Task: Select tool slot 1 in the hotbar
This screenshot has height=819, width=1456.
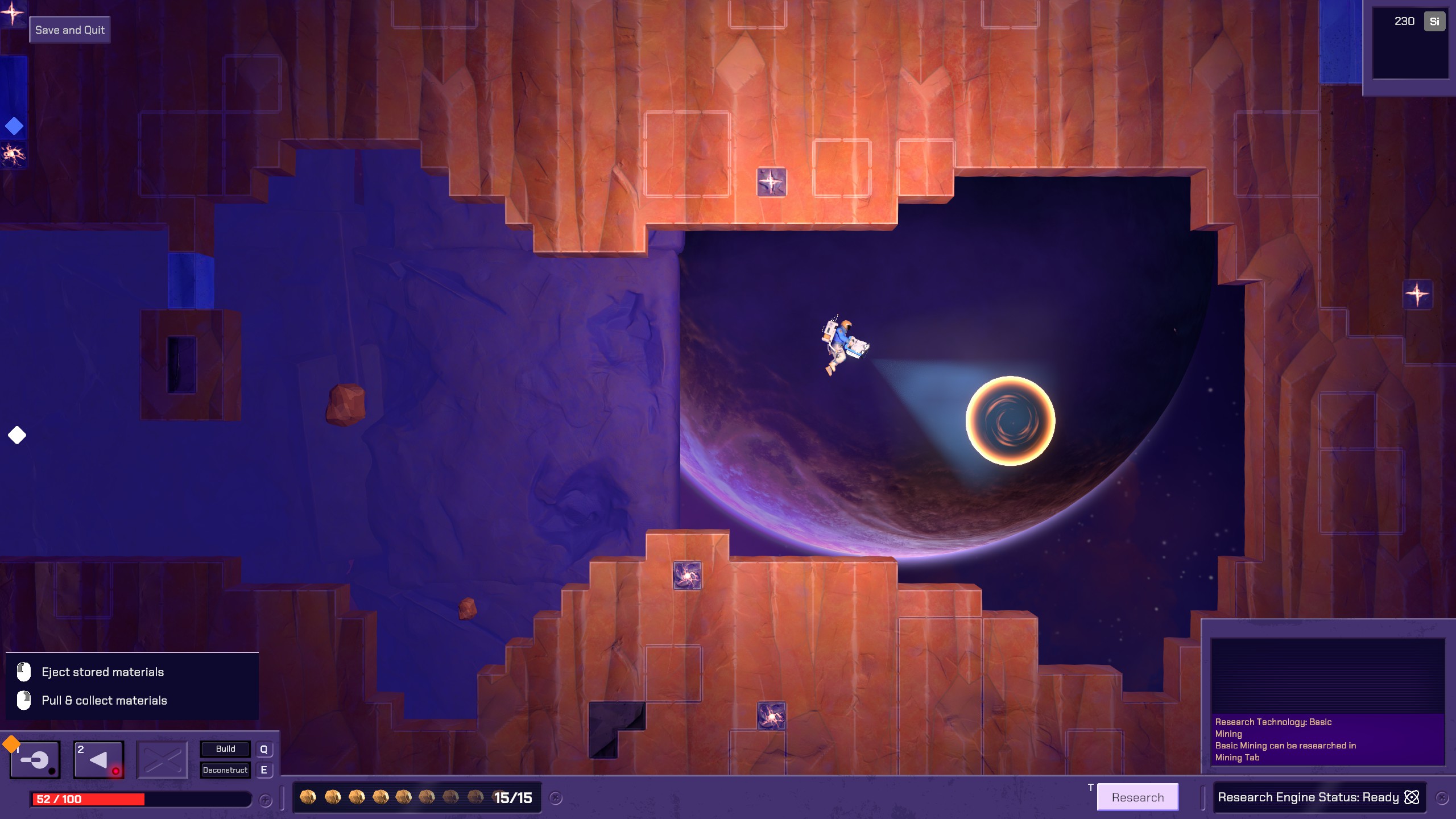Action: tap(35, 760)
